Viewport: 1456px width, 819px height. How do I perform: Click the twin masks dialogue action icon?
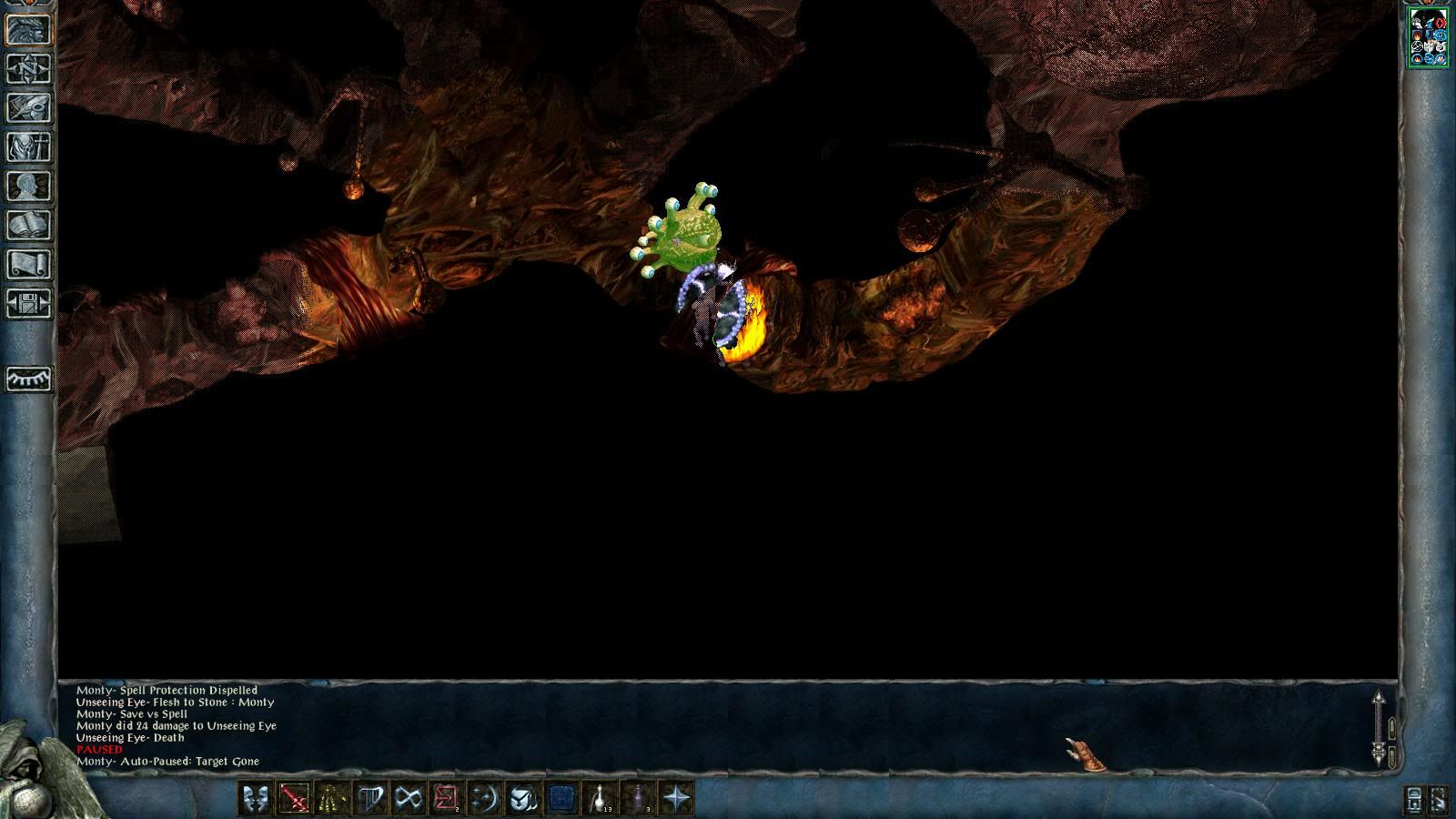[256, 799]
